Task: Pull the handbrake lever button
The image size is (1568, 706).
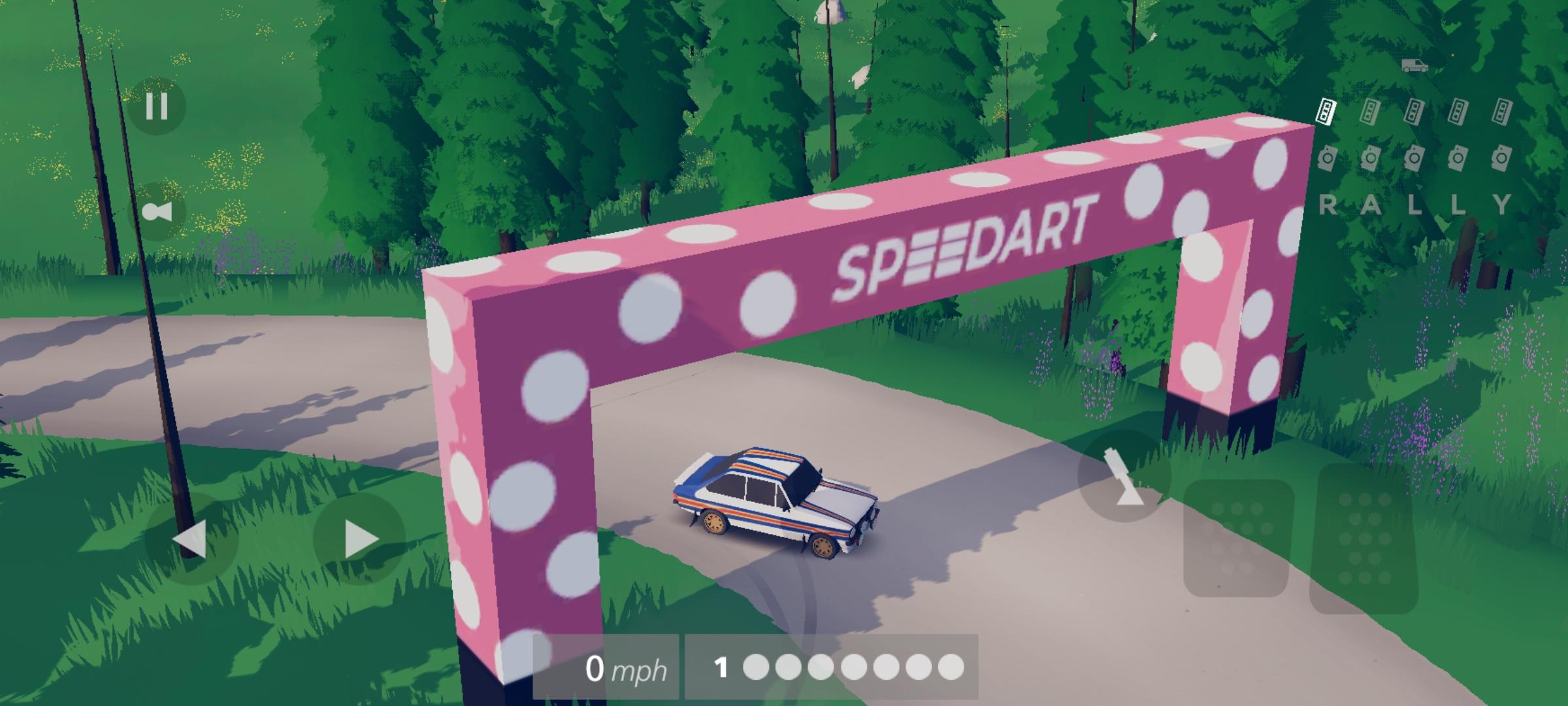Action: point(1124,477)
